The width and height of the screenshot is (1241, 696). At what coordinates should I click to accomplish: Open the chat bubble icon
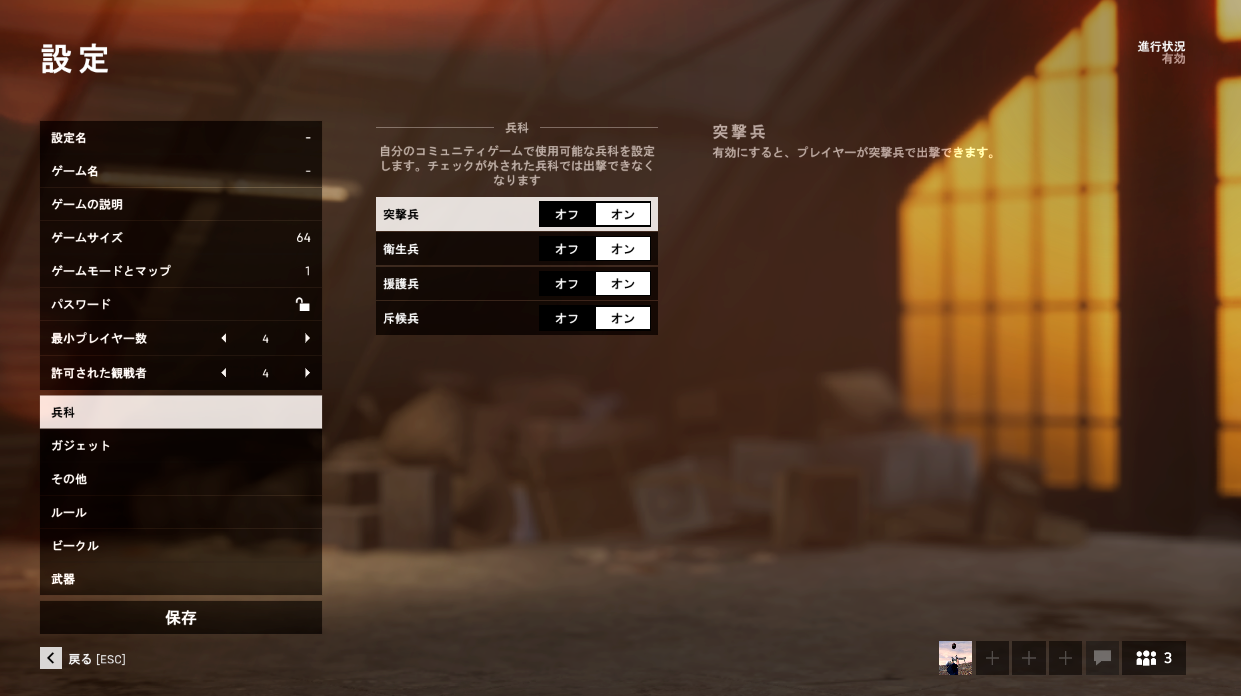coord(1103,658)
